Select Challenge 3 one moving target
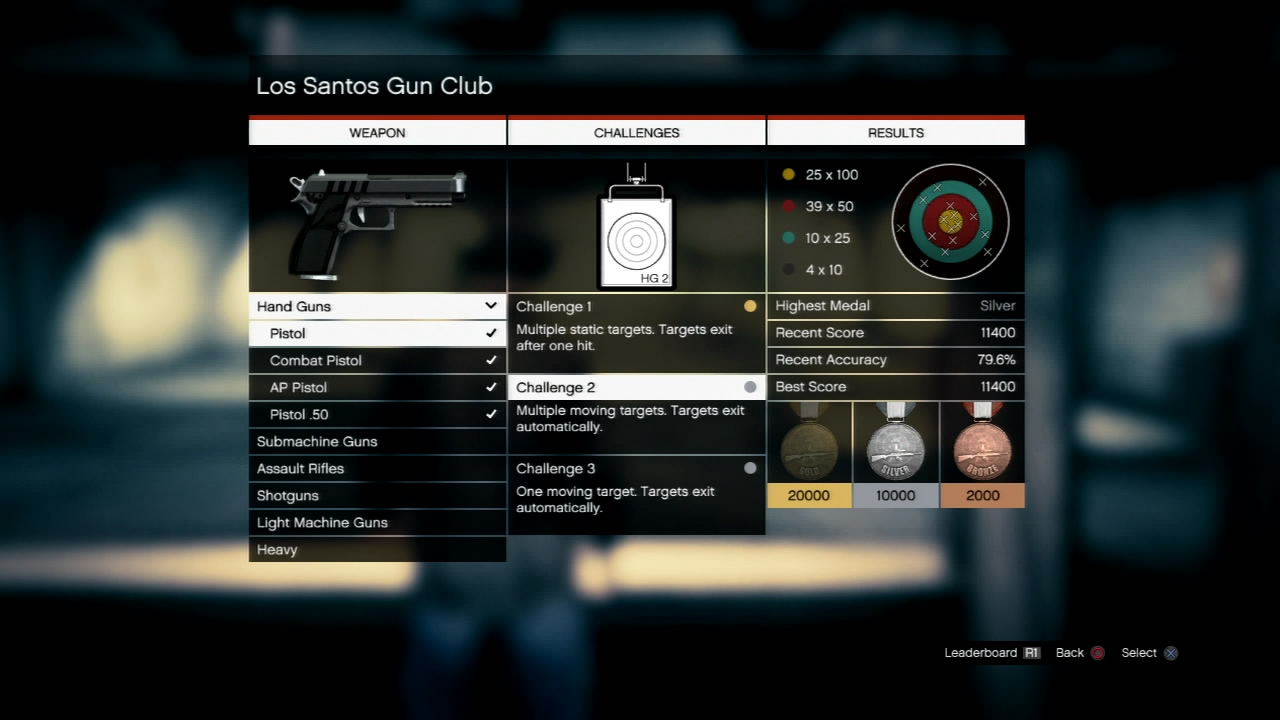The height and width of the screenshot is (720, 1280). click(x=636, y=486)
